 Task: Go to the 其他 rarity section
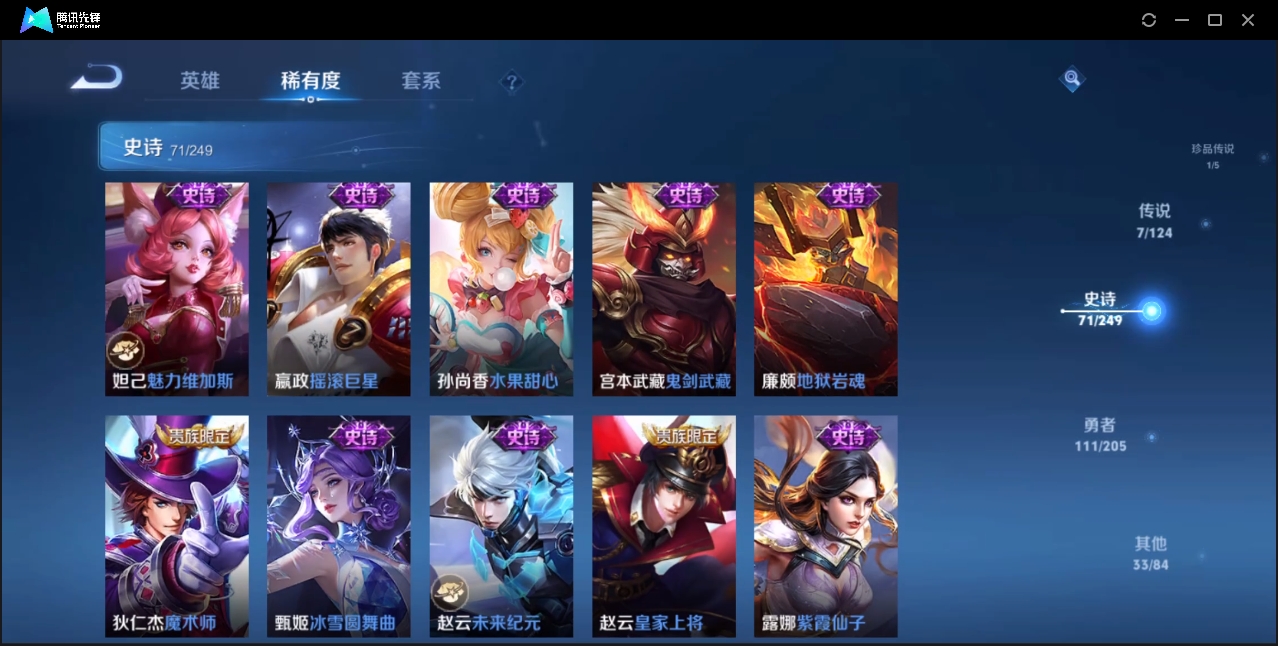pyautogui.click(x=1150, y=552)
